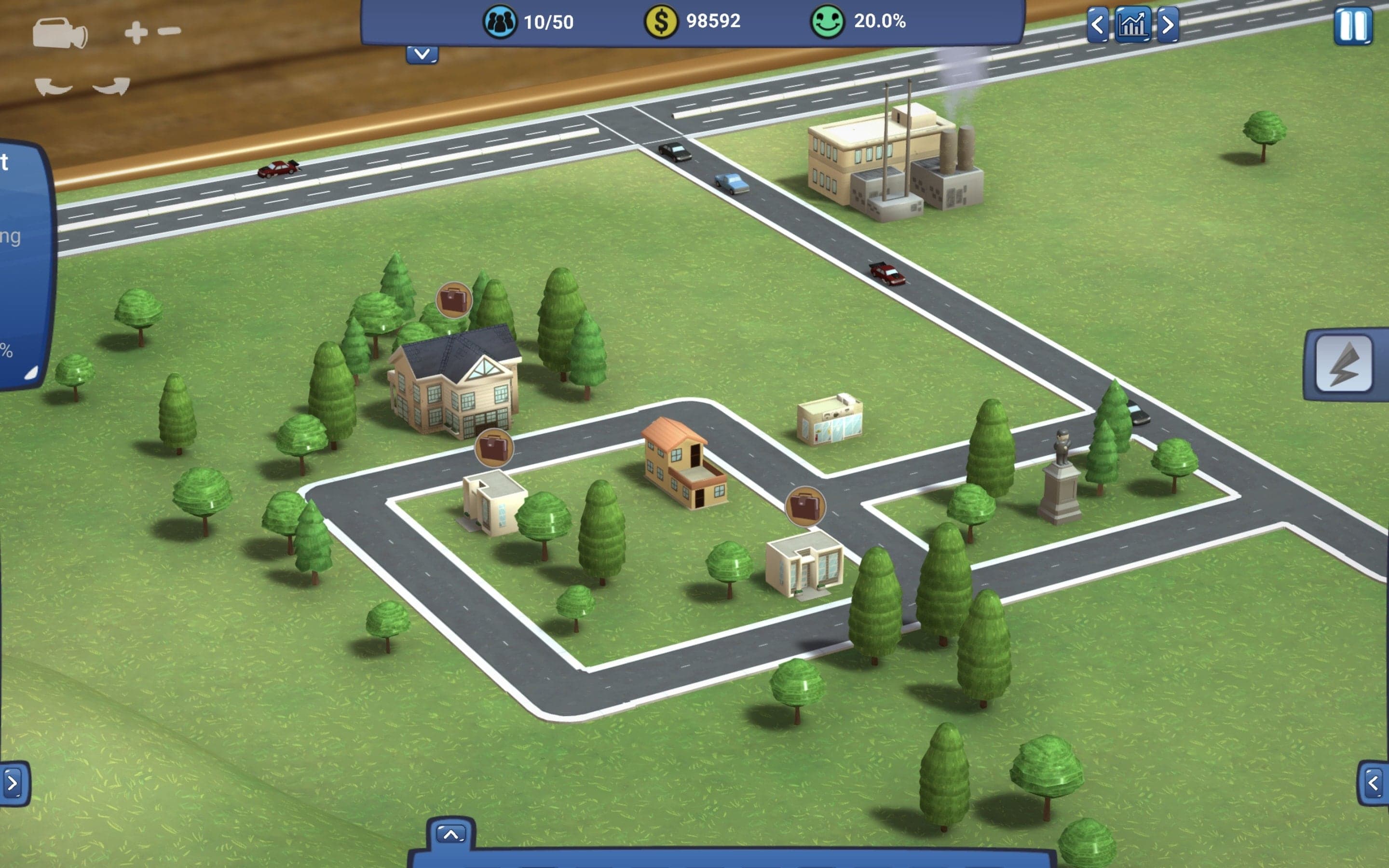Click the dollar coin money icon
1389x868 pixels.
661,22
